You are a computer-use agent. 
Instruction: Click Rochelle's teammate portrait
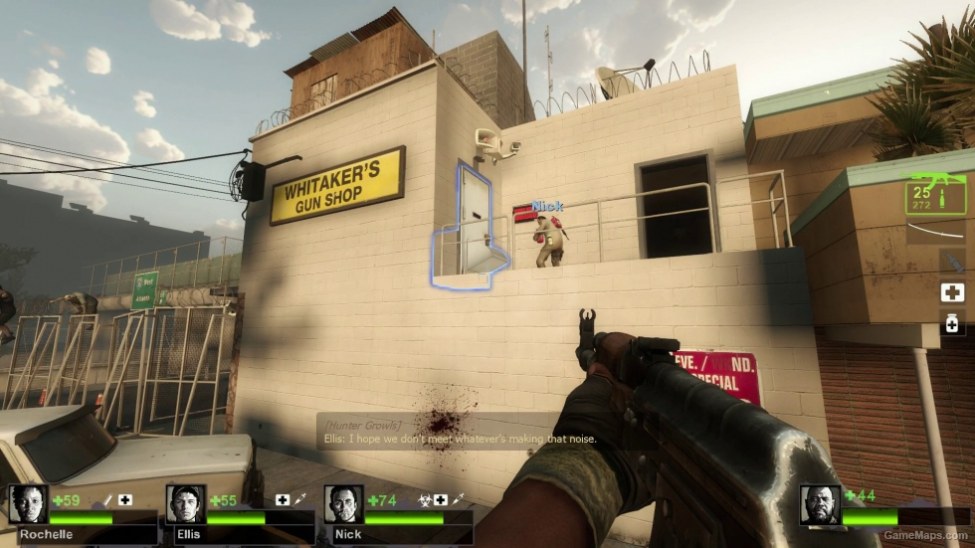(28, 505)
